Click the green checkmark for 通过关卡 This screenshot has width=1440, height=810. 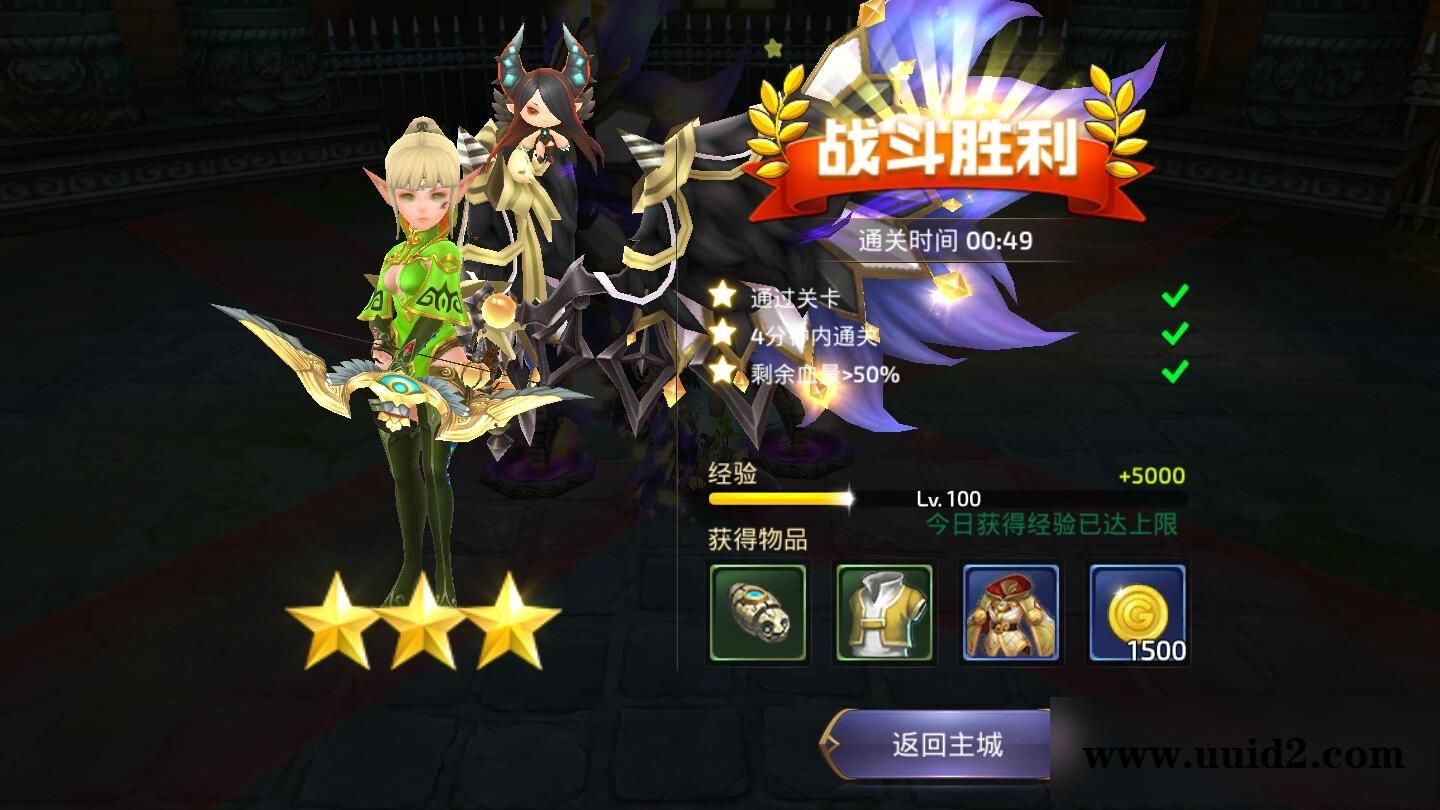[1173, 295]
